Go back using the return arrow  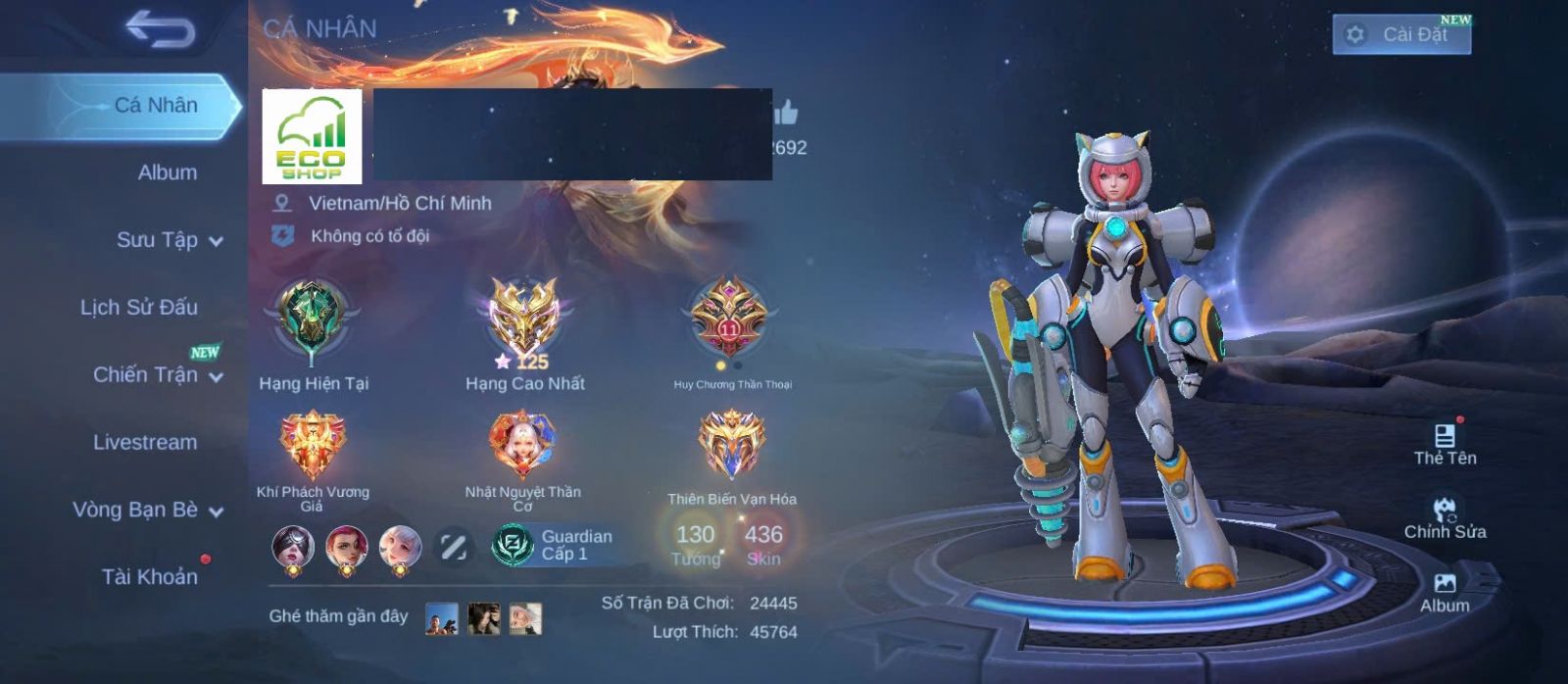[x=160, y=30]
